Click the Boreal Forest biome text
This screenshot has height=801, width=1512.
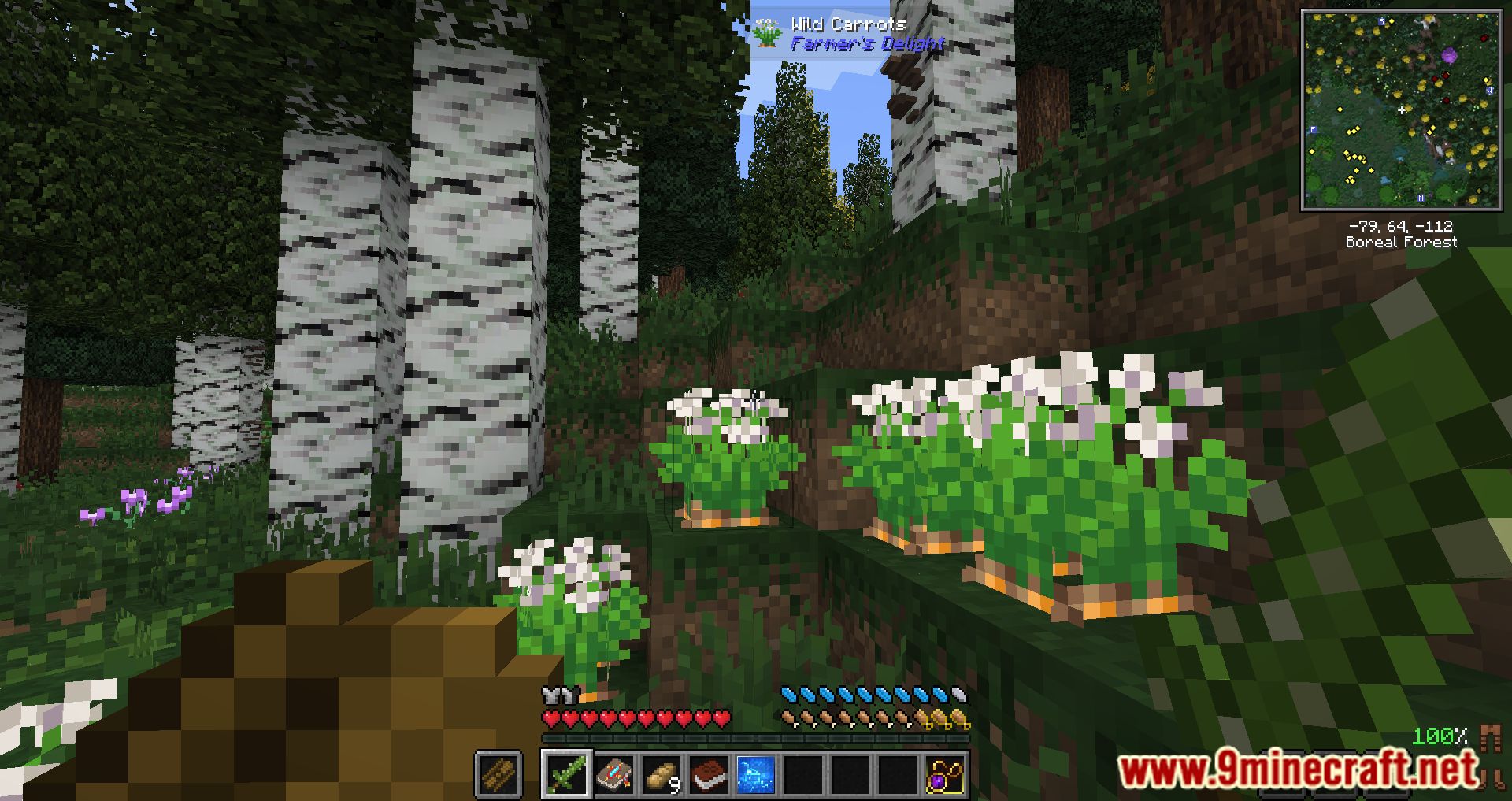point(1402,242)
